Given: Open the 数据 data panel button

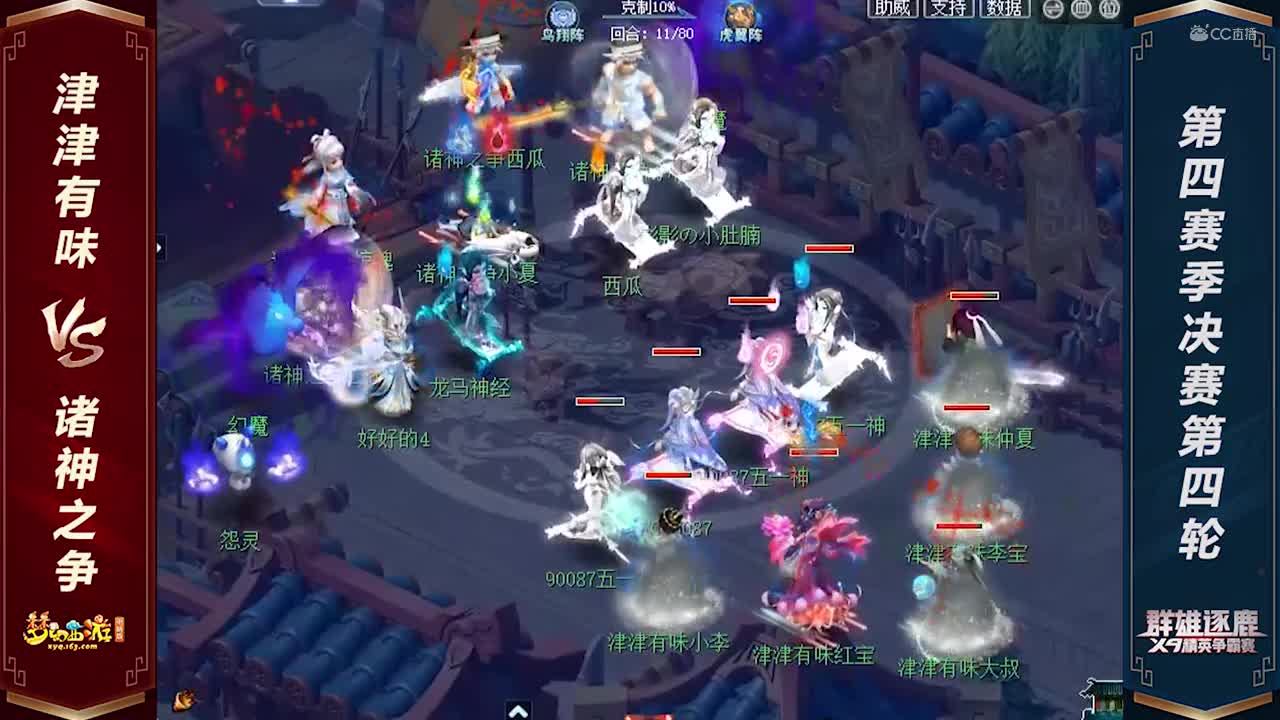Looking at the screenshot, I should coord(1002,8).
